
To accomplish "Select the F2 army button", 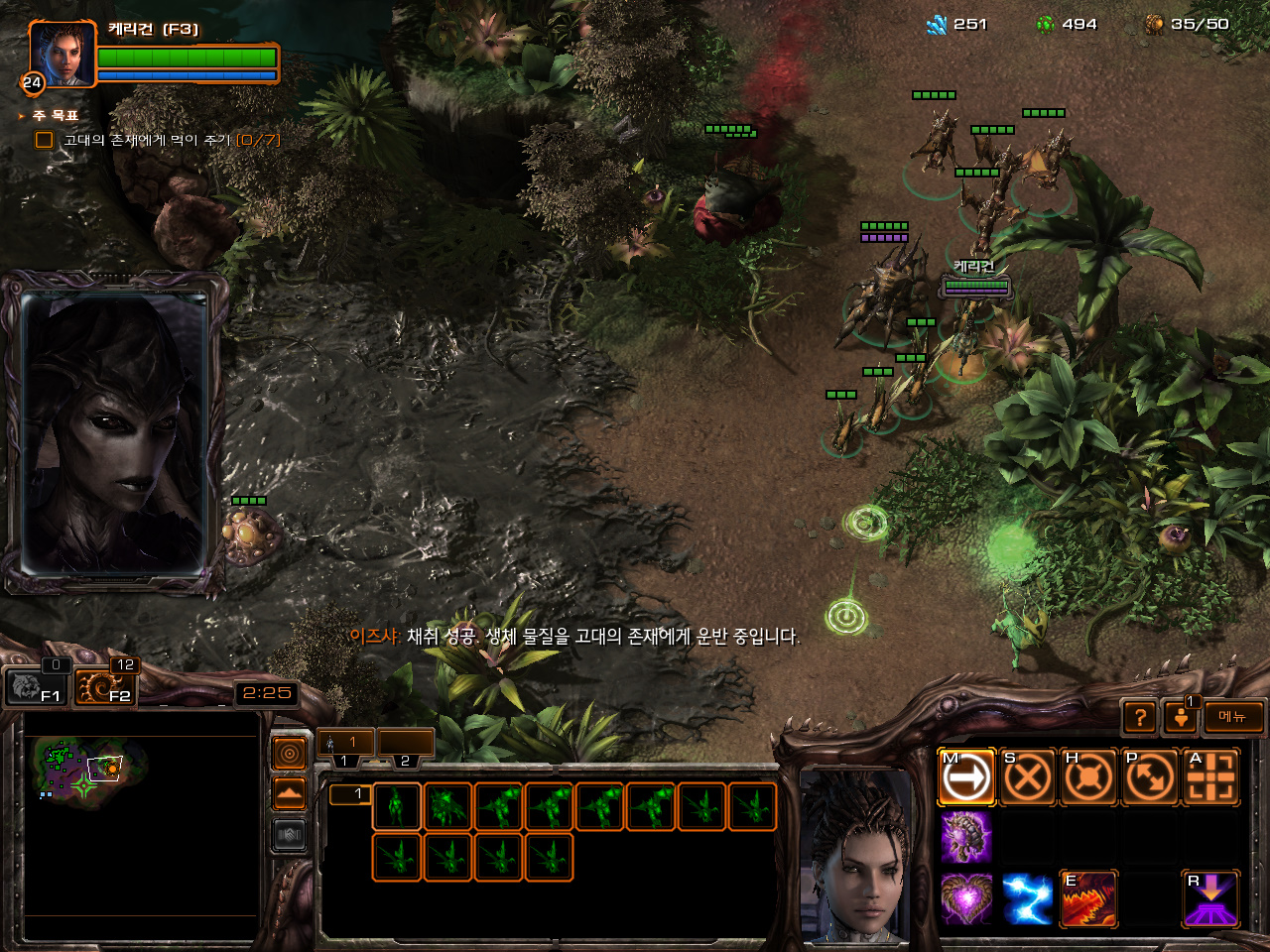I will pos(104,686).
